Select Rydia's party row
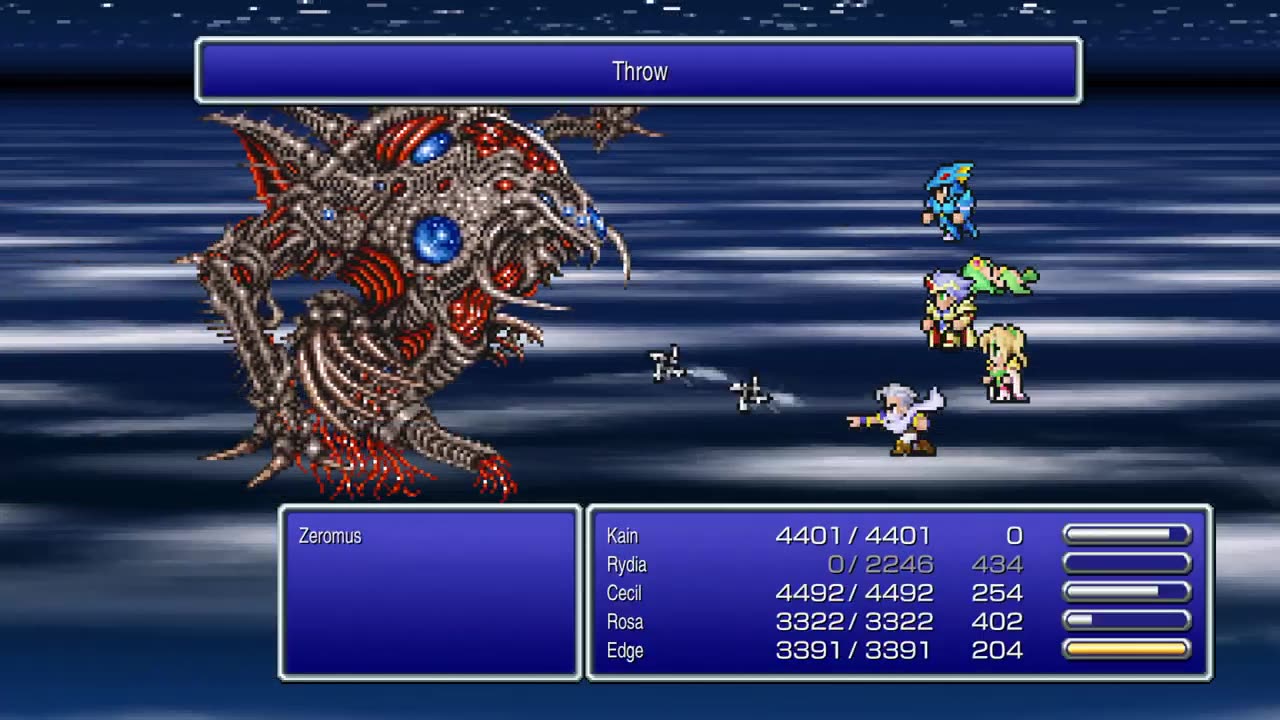 pyautogui.click(x=626, y=565)
